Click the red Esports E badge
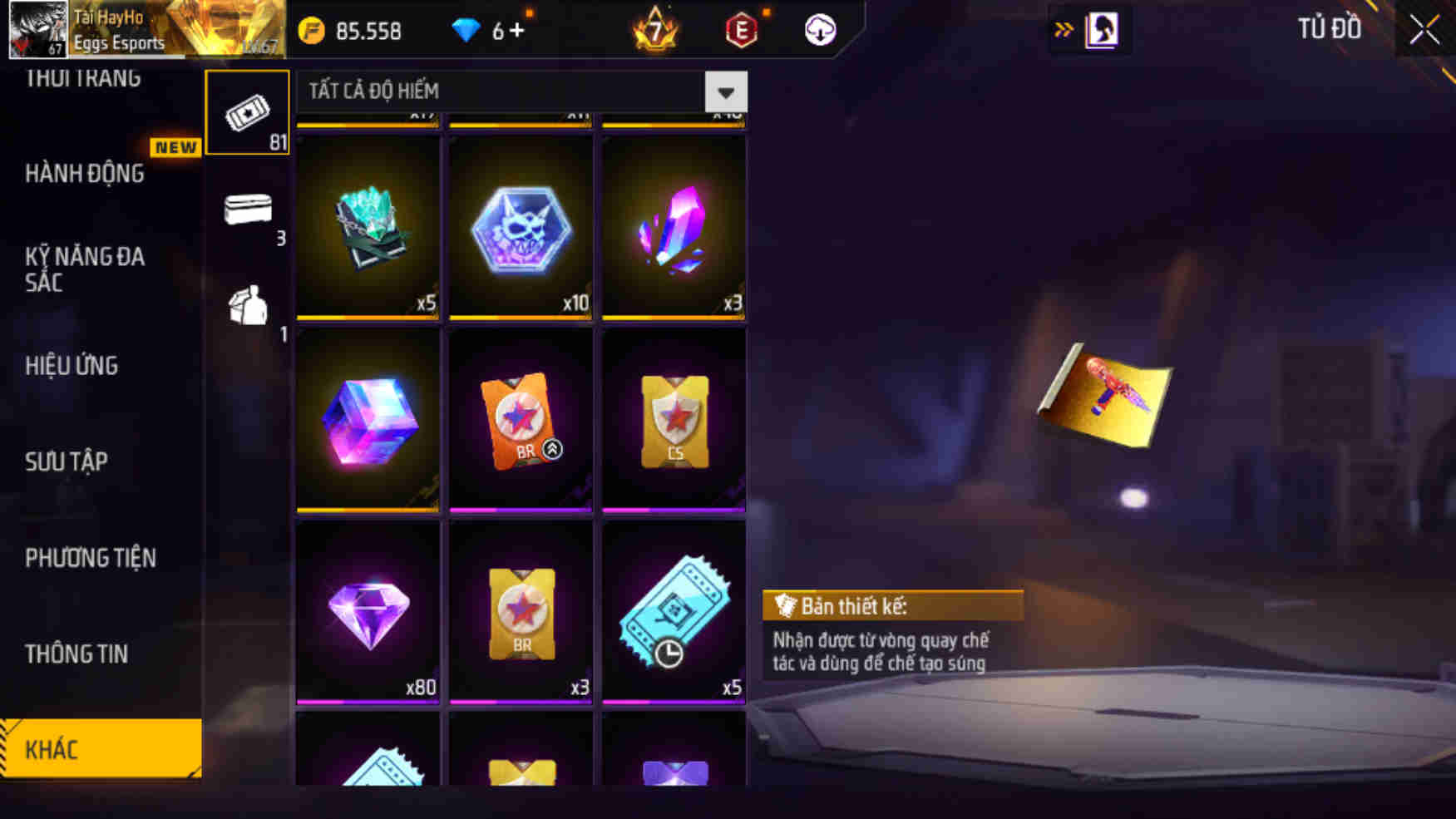This screenshot has width=1456, height=819. tap(741, 31)
